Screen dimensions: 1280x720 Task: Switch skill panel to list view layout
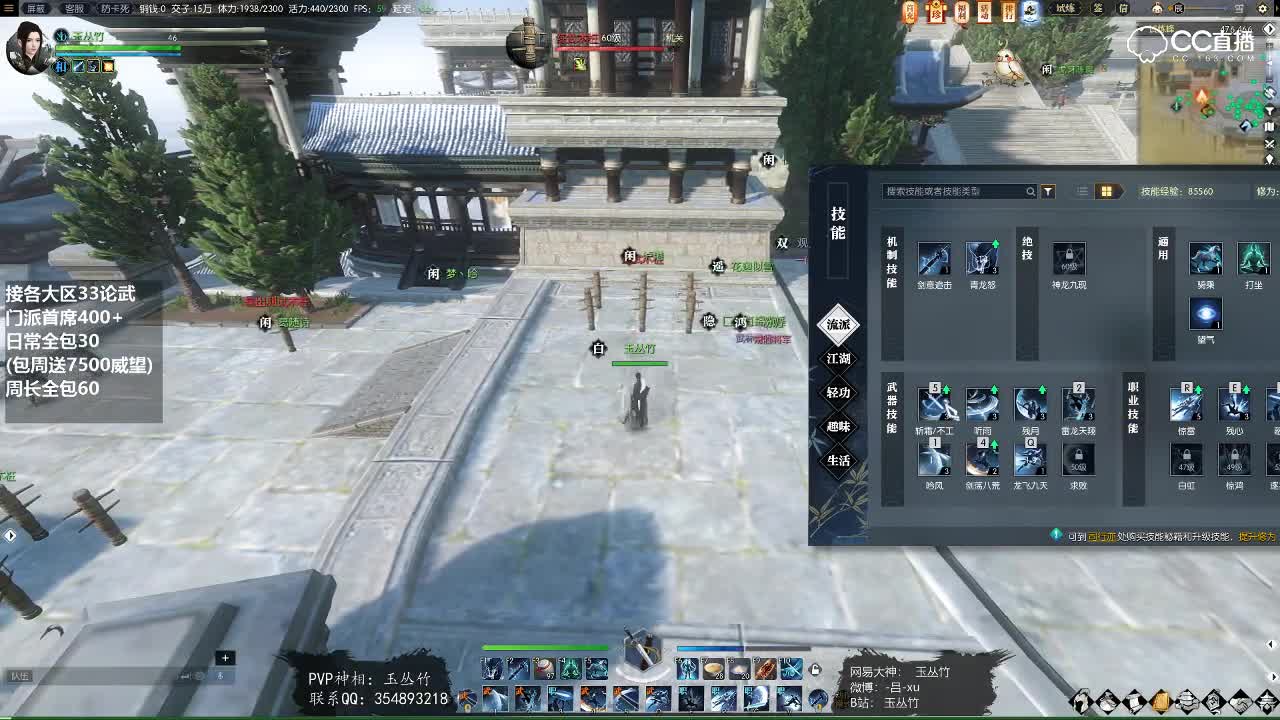coord(1082,190)
